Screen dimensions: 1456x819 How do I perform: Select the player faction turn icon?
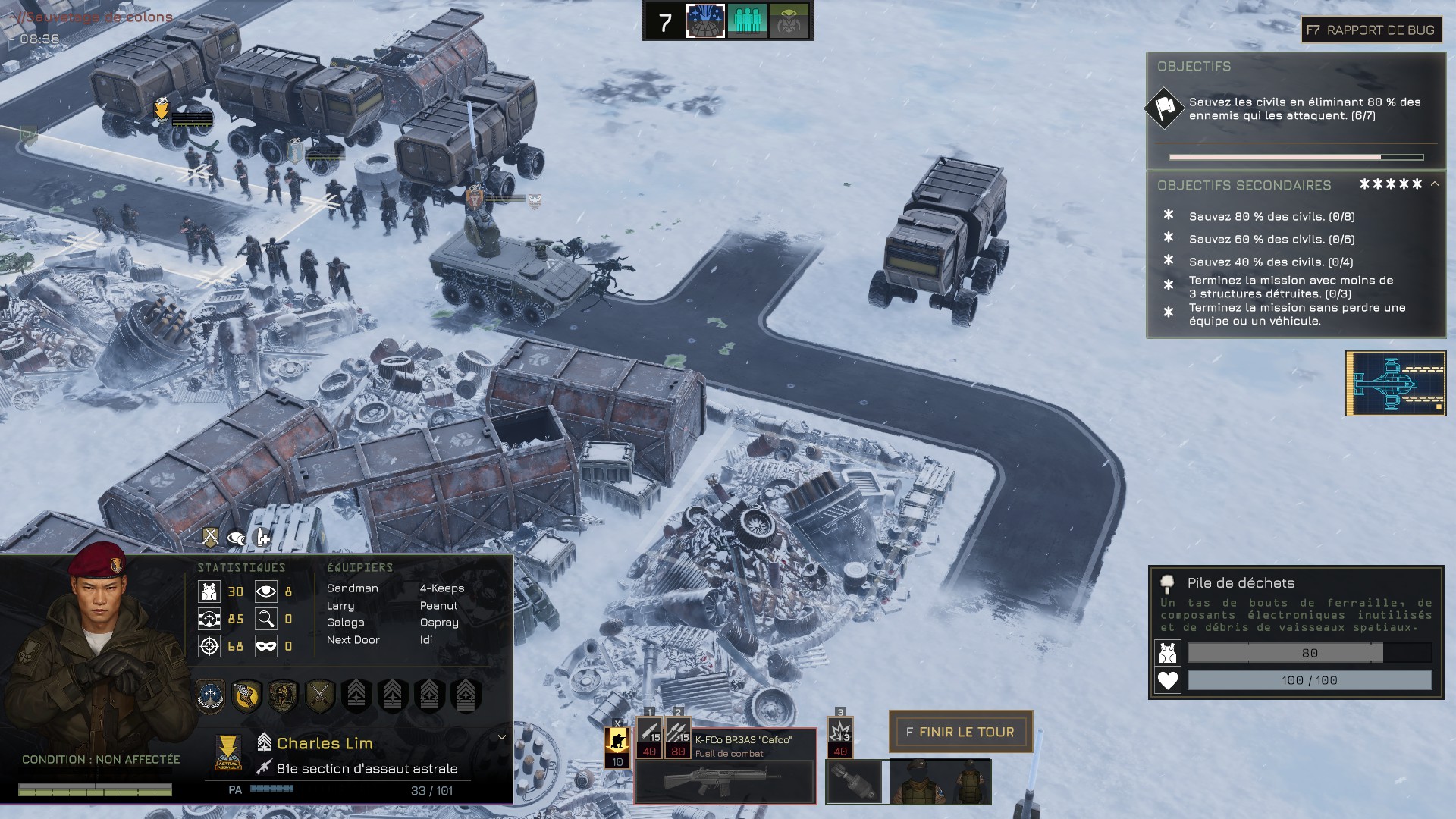[x=705, y=21]
